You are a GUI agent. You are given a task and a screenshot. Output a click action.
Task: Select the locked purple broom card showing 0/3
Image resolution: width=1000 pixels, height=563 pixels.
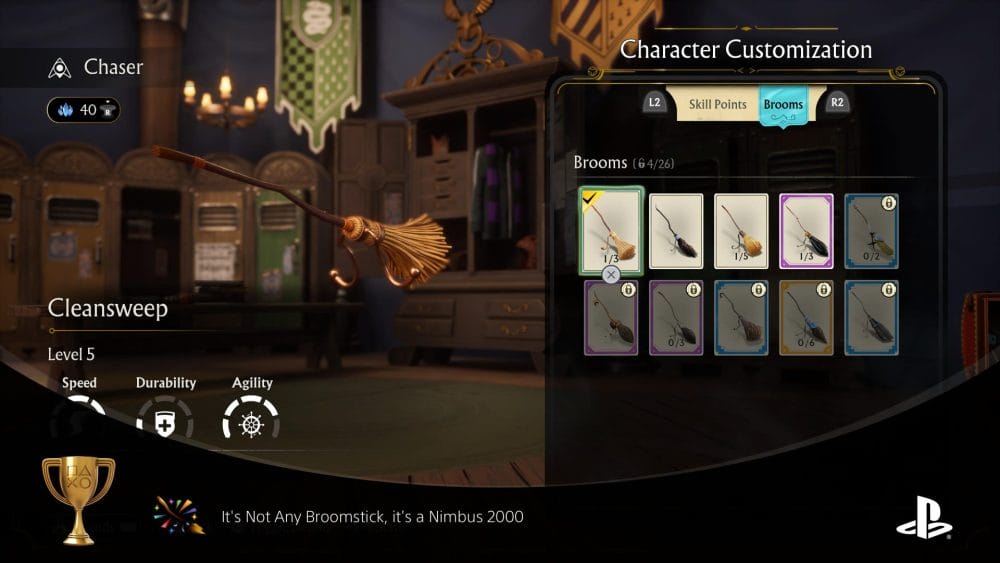[x=676, y=317]
